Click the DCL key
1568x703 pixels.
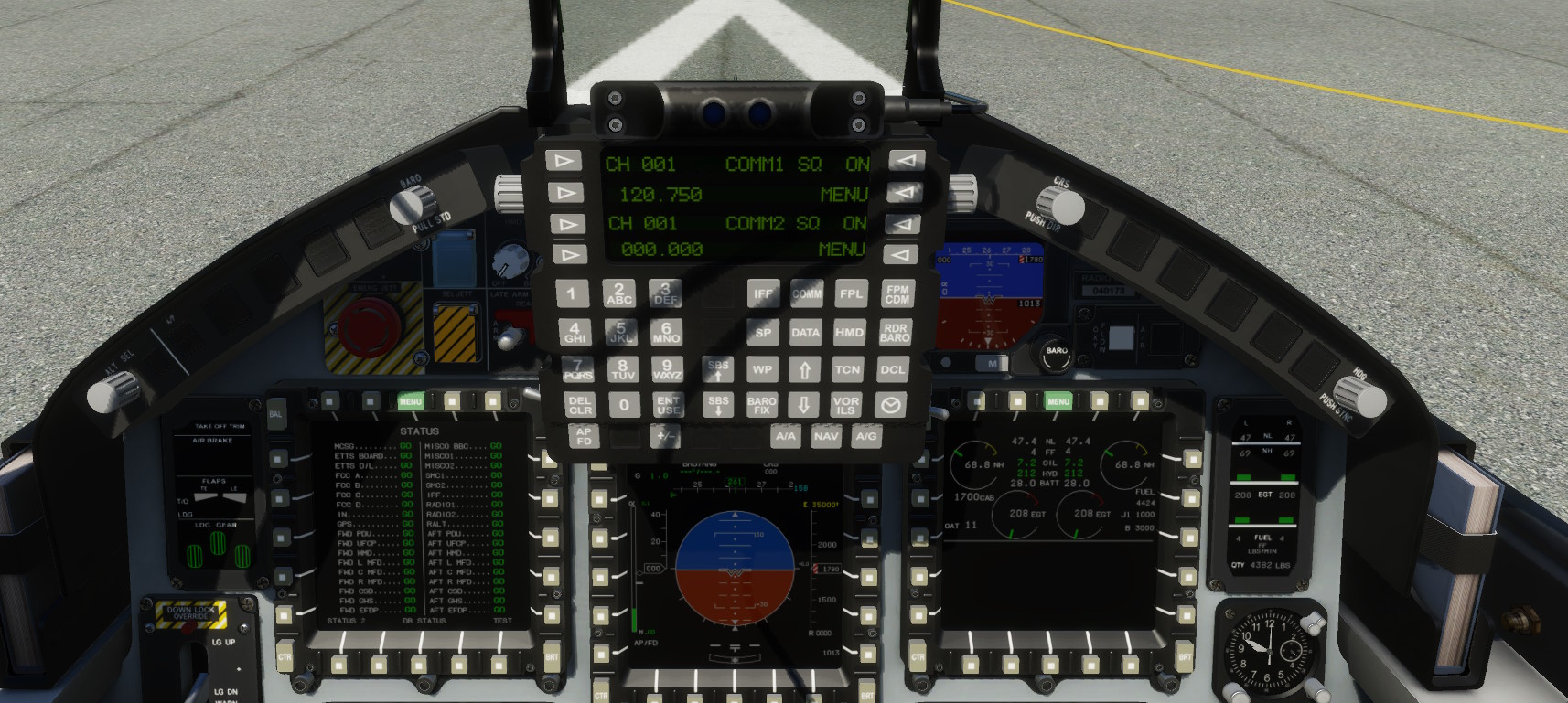pos(892,370)
